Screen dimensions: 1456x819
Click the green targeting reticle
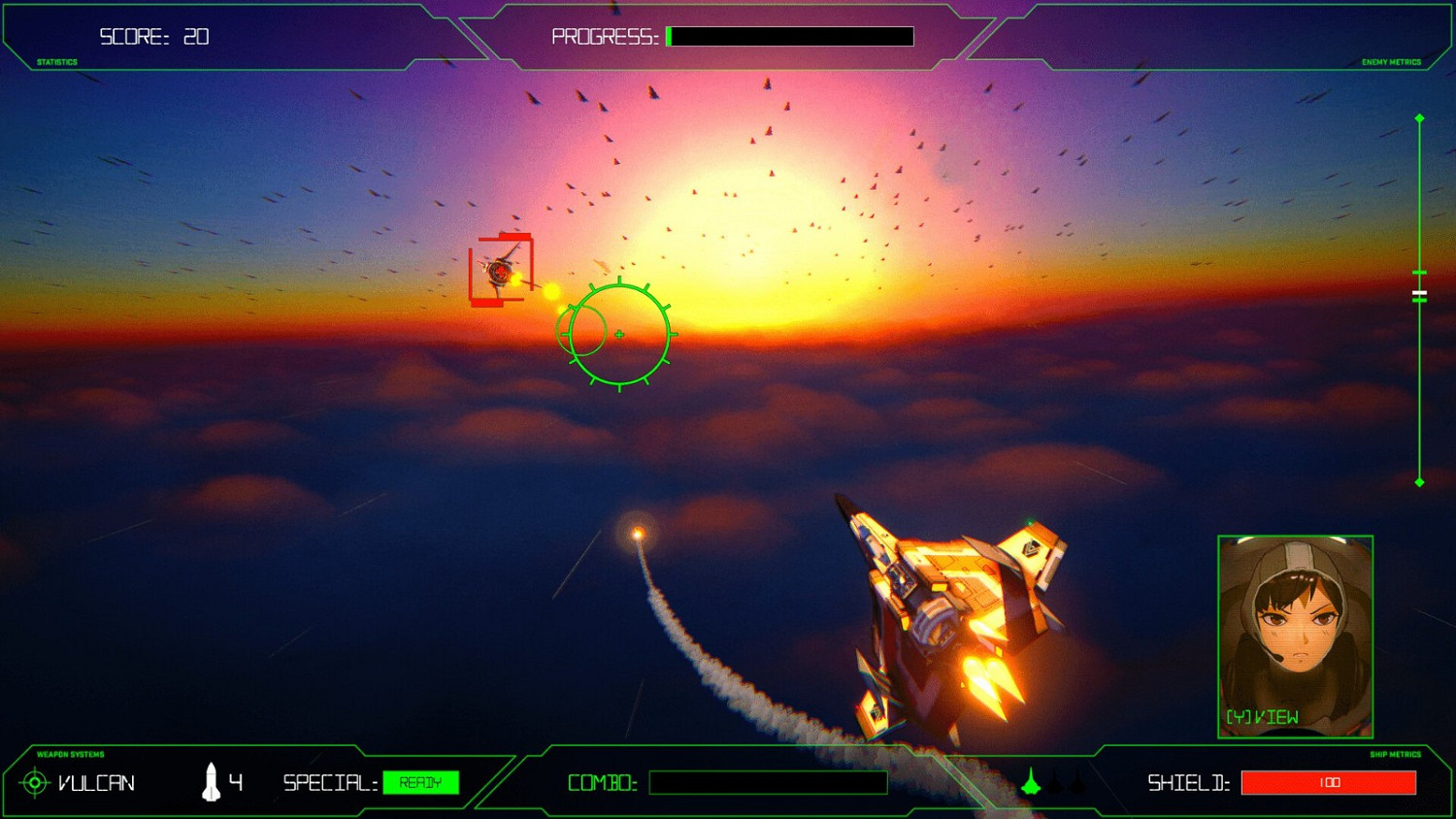(x=618, y=333)
